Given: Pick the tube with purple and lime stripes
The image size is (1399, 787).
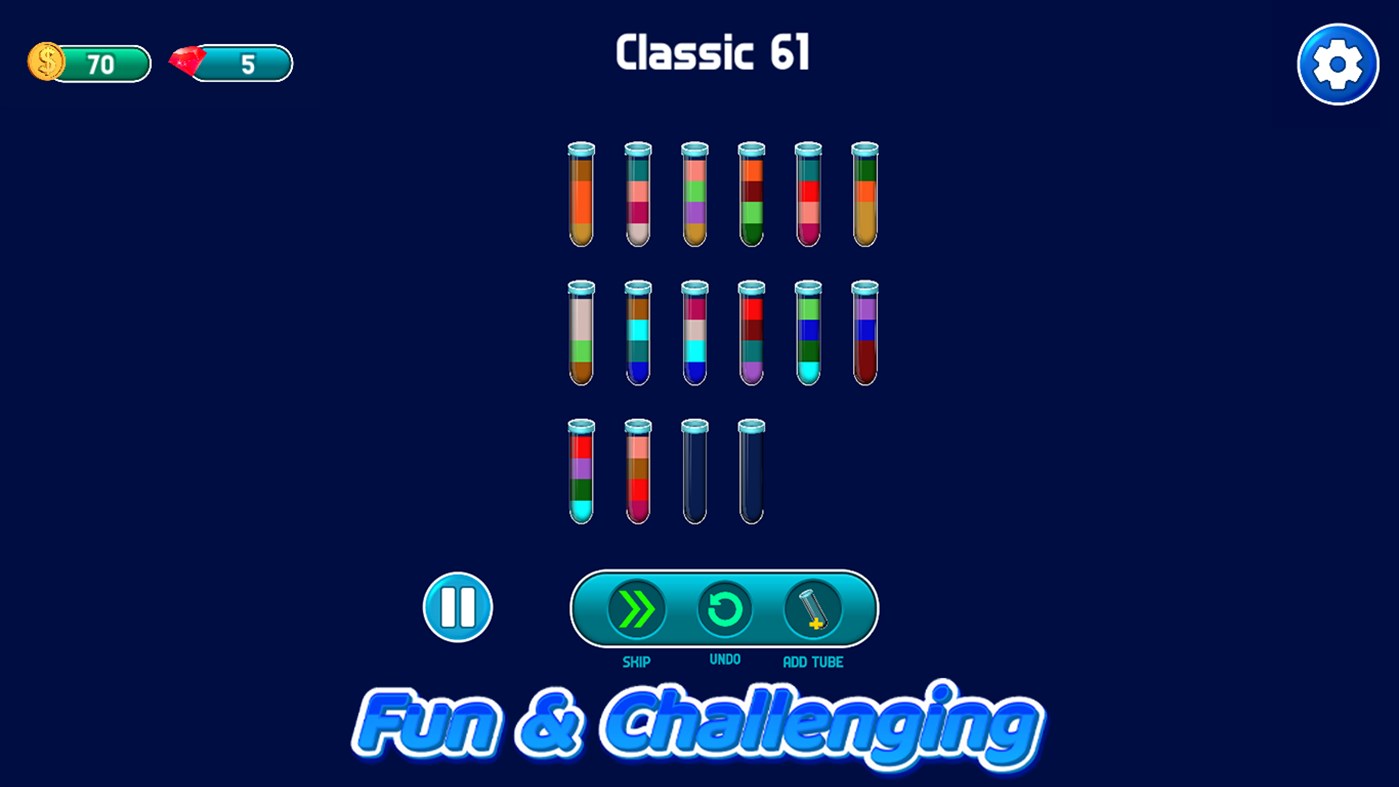Looking at the screenshot, I should (x=694, y=195).
